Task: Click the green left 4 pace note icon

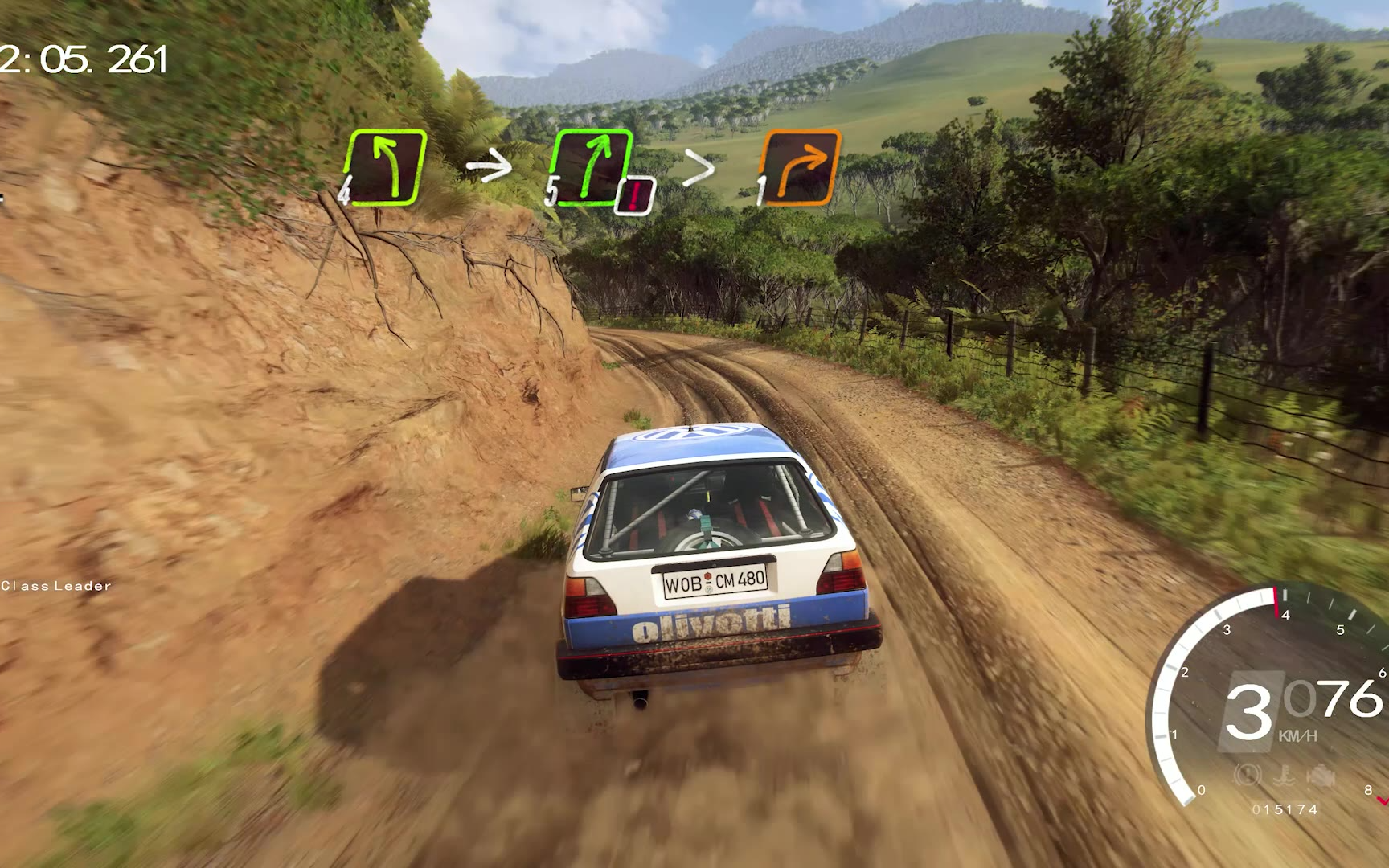Action: click(385, 166)
